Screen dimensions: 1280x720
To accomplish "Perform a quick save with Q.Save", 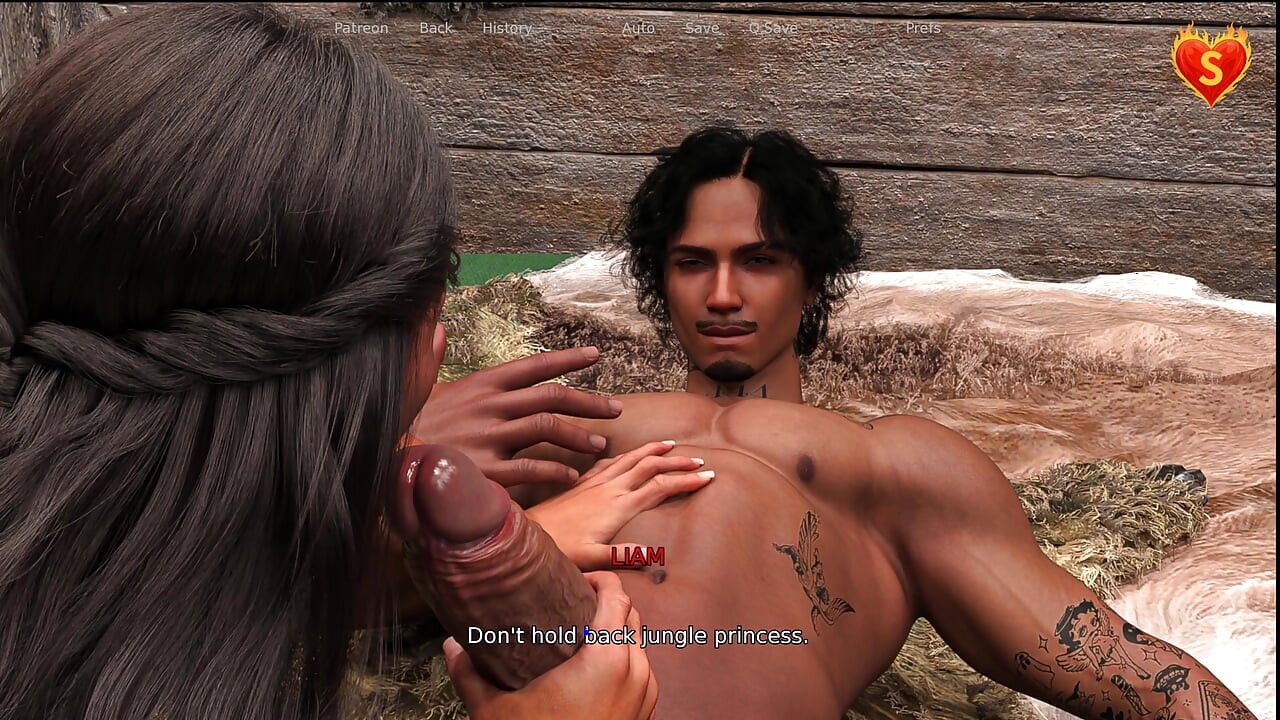I will coord(773,28).
